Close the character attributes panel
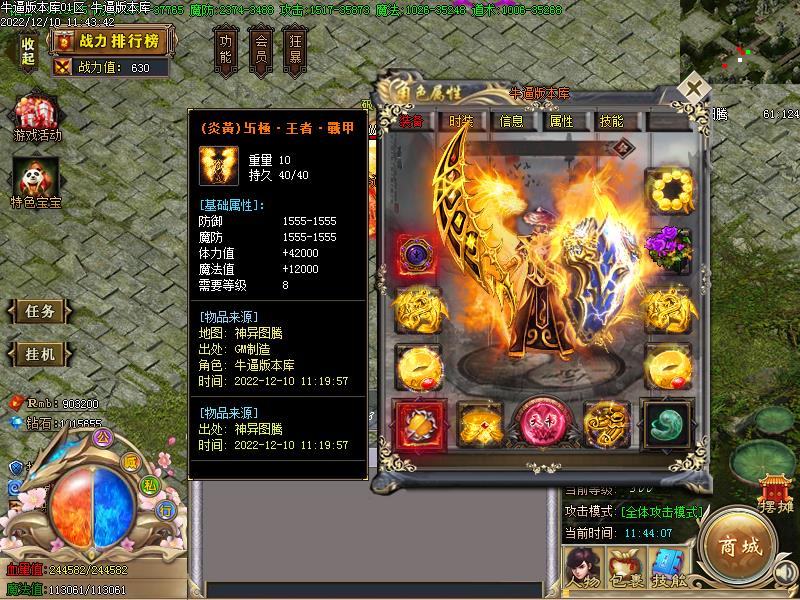The width and height of the screenshot is (800, 600). pyautogui.click(x=692, y=89)
